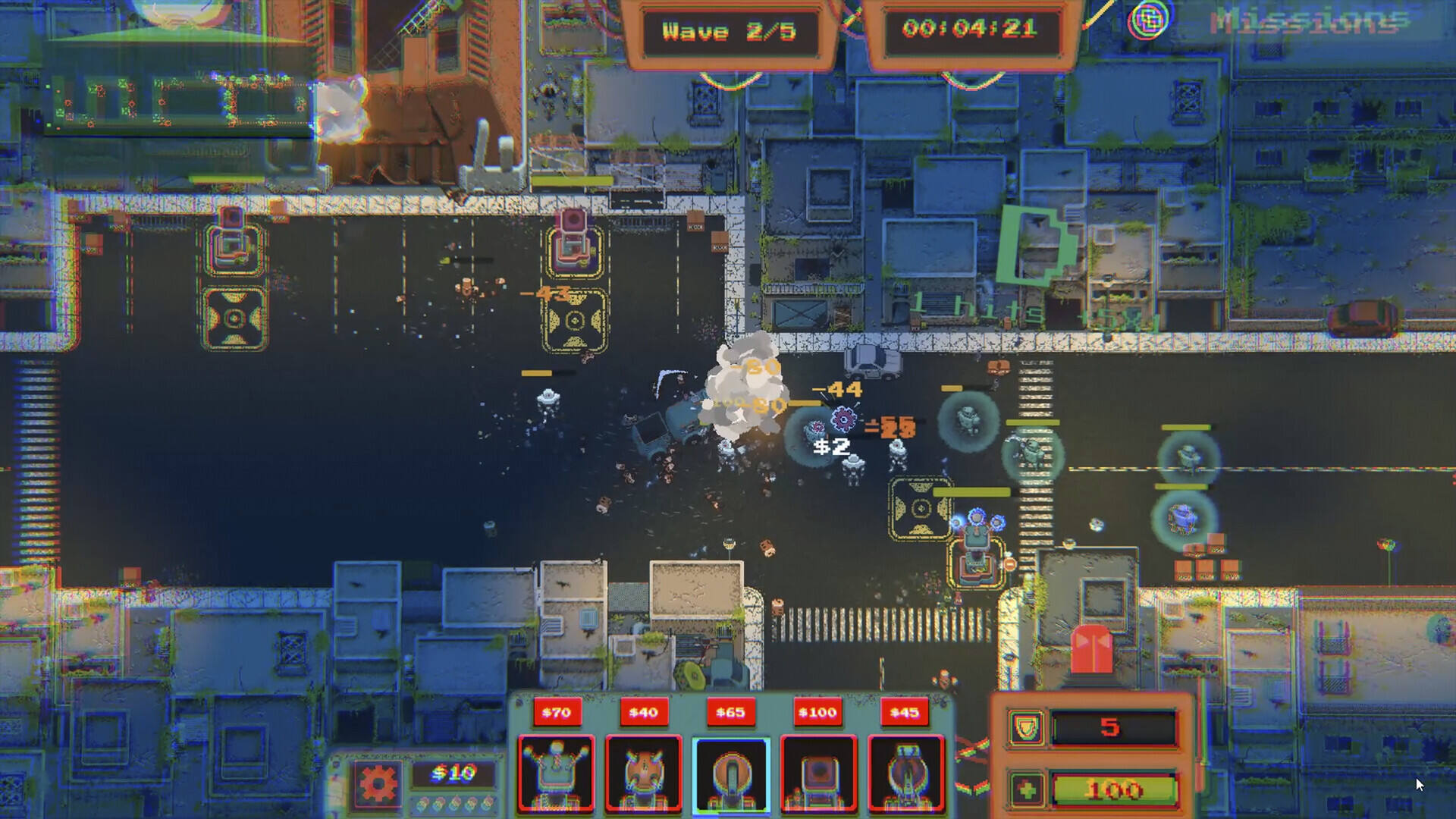Choose the $45 turret slot
The height and width of the screenshot is (819, 1456).
coord(905,773)
